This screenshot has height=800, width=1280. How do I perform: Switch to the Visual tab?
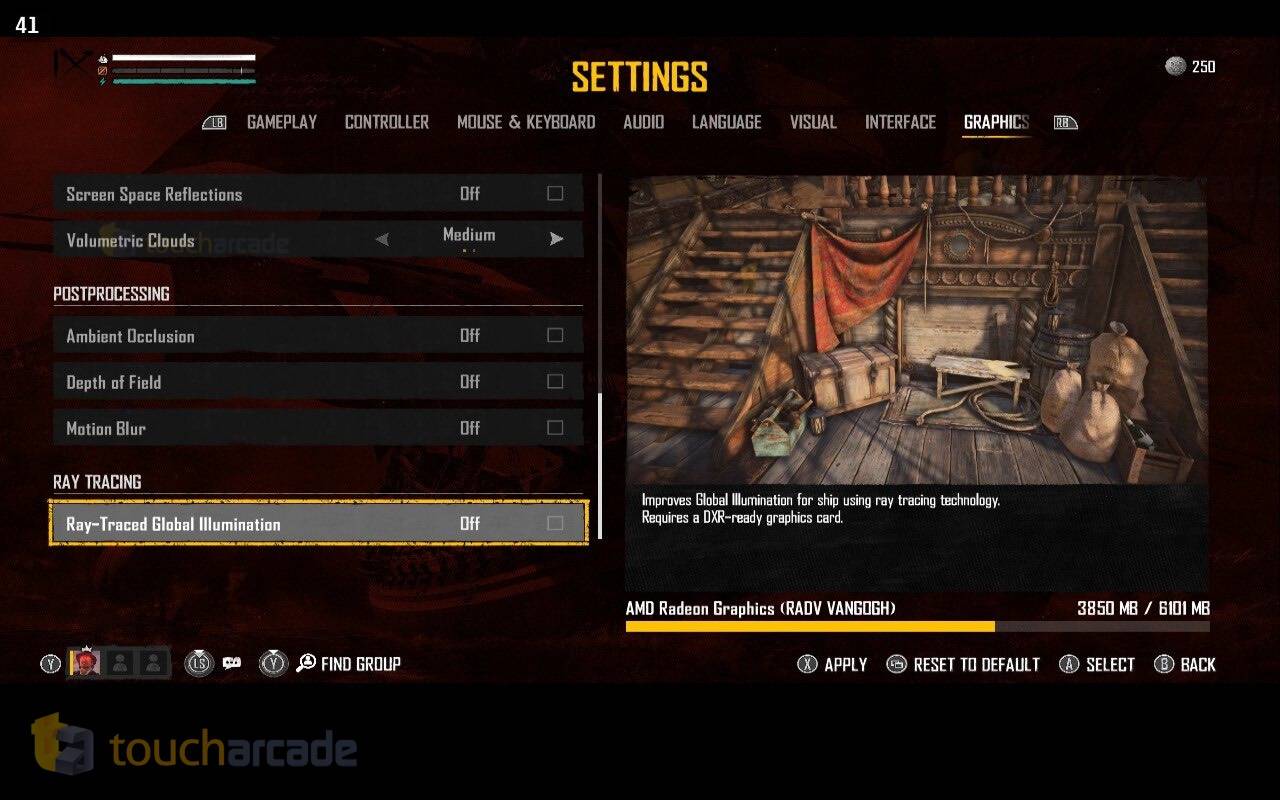[812, 122]
